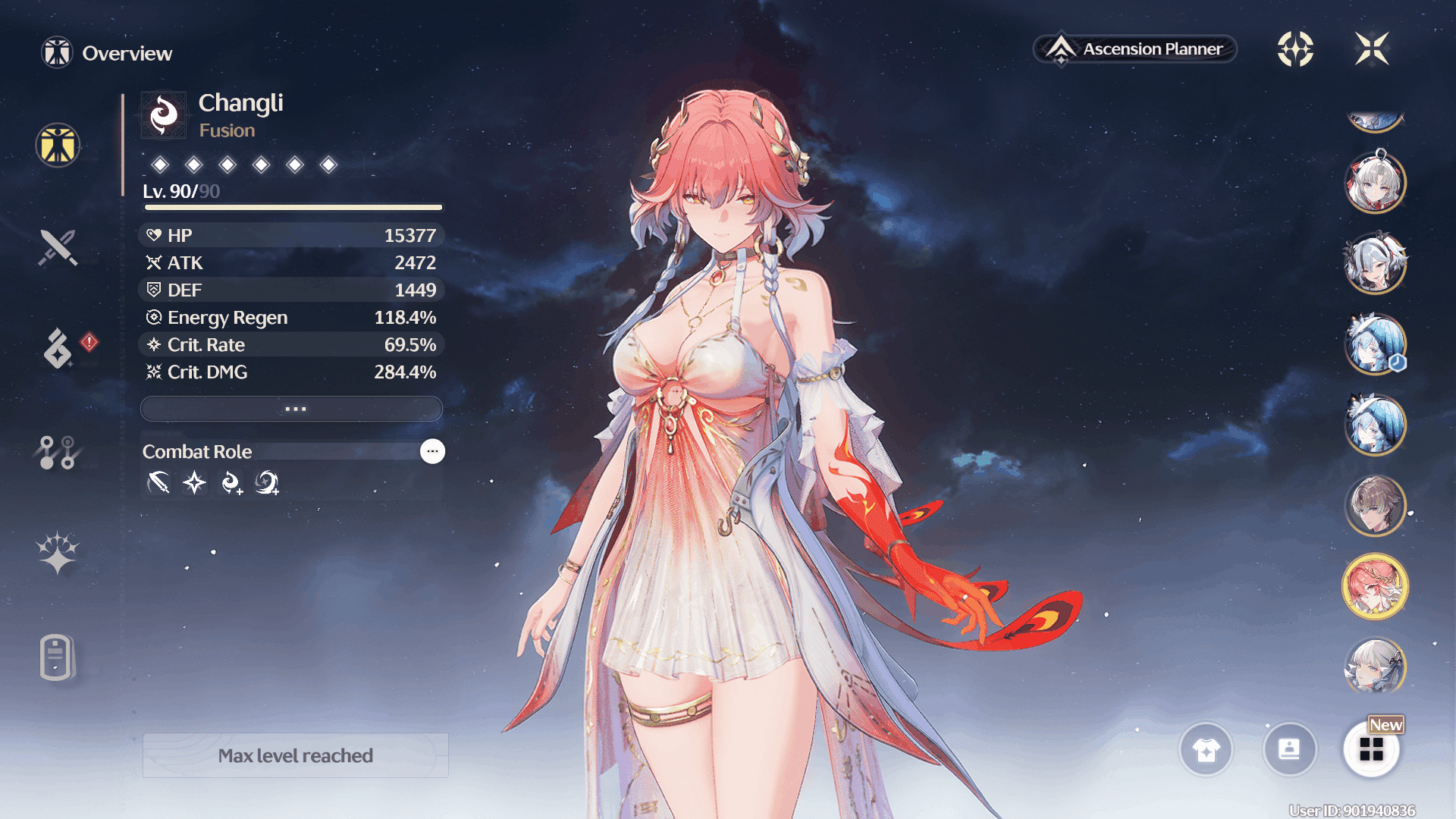Select the brown-haired male character portrait

(1375, 505)
